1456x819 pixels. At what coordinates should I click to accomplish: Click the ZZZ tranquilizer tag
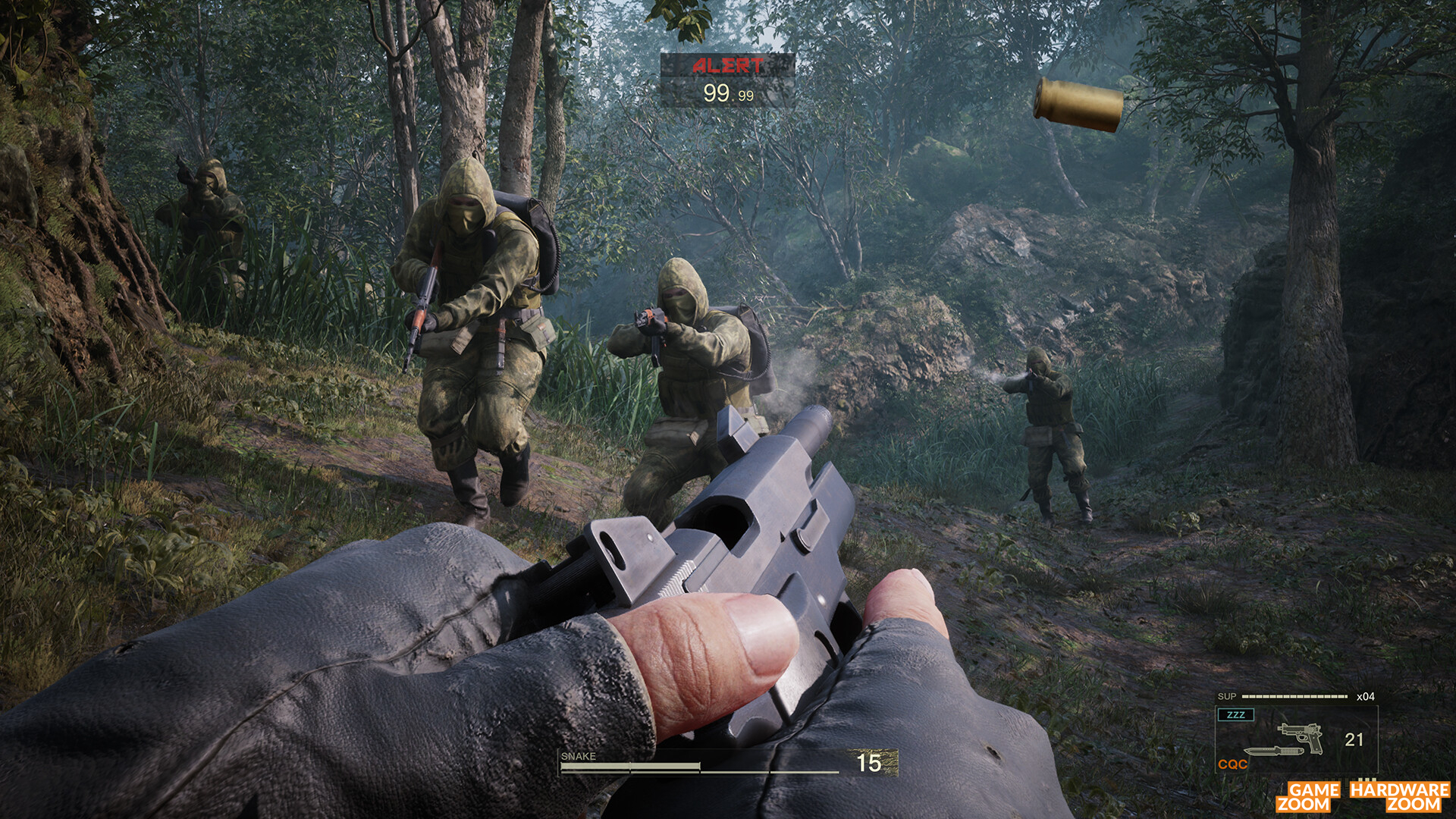click(x=1235, y=715)
